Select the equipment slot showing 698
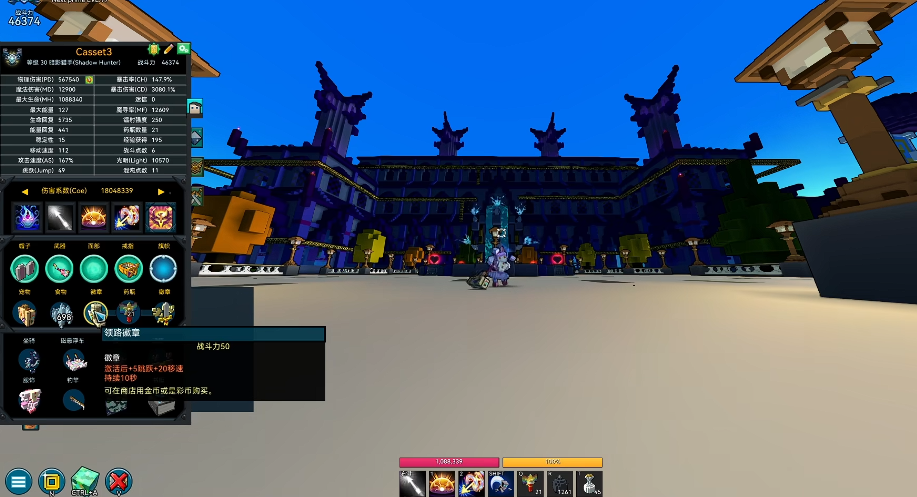This screenshot has width=917, height=497. (x=60, y=313)
